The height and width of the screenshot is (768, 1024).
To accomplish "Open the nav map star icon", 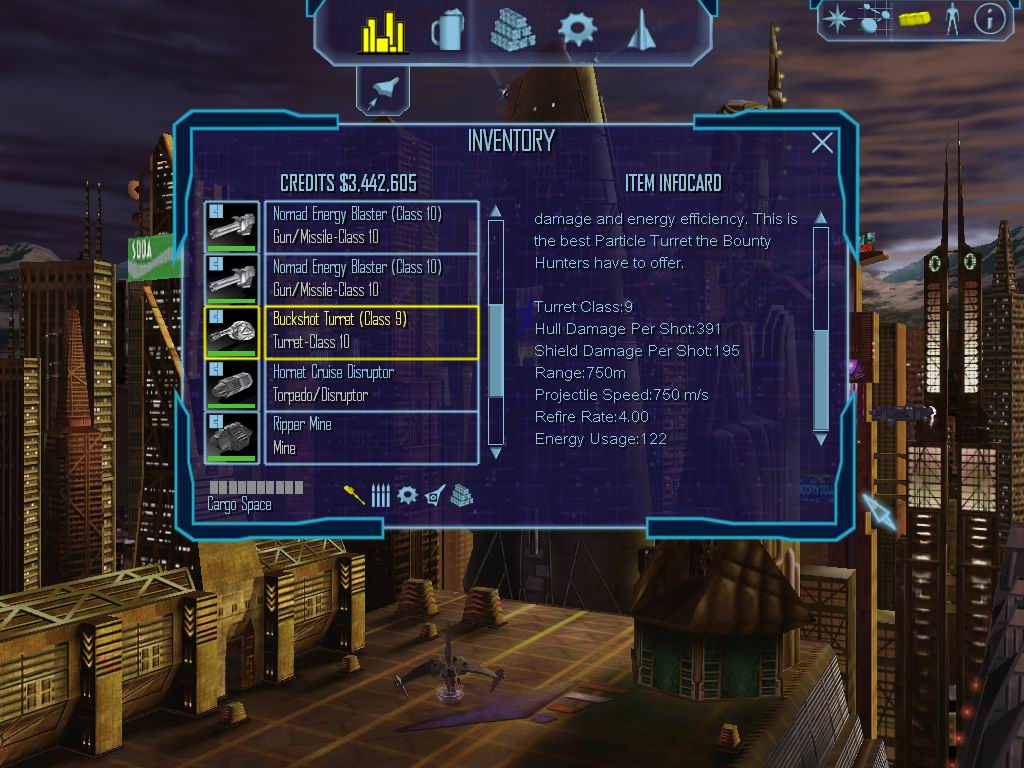I will pyautogui.click(x=836, y=18).
